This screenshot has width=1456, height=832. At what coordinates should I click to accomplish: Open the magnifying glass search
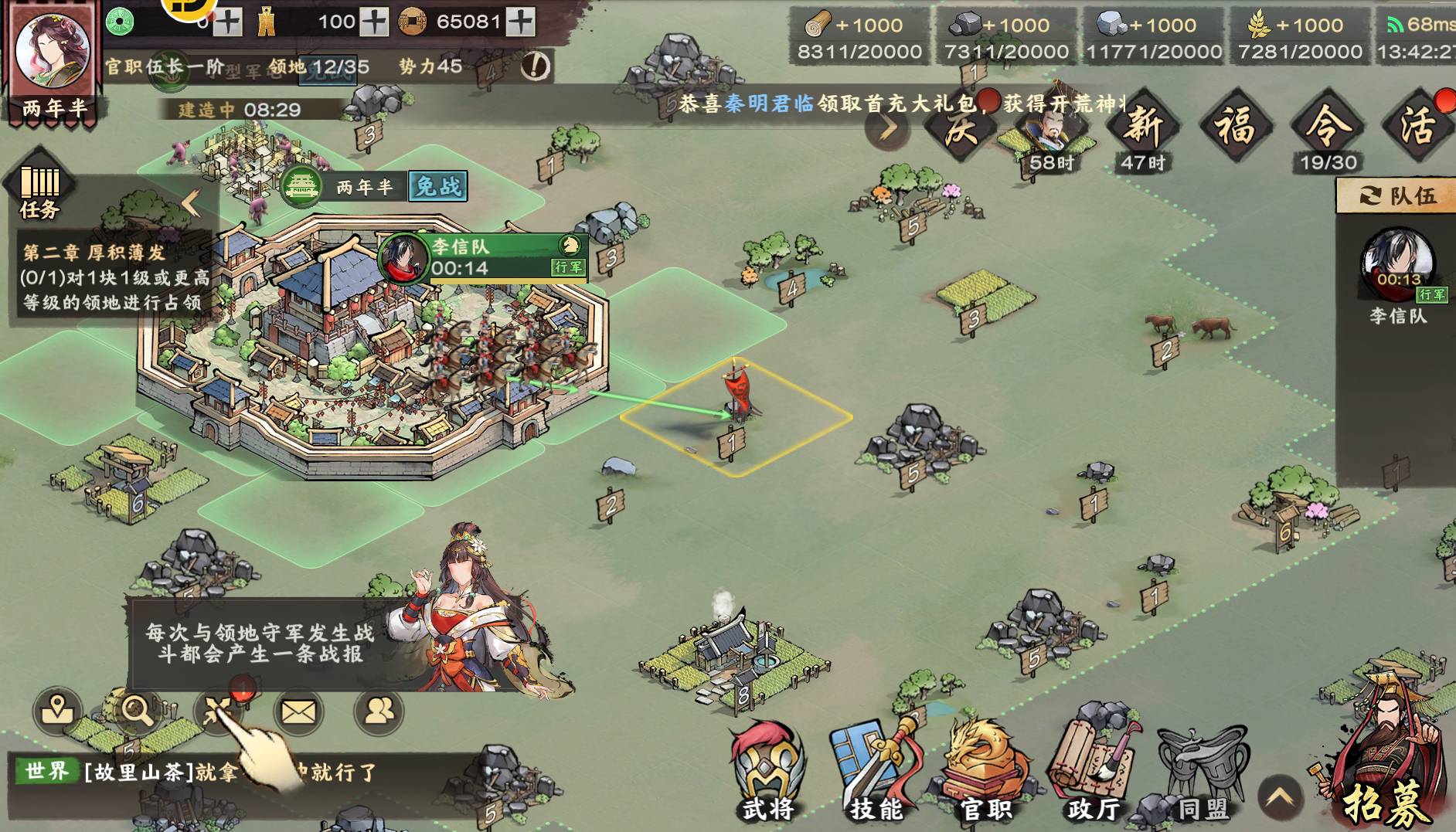(x=138, y=710)
